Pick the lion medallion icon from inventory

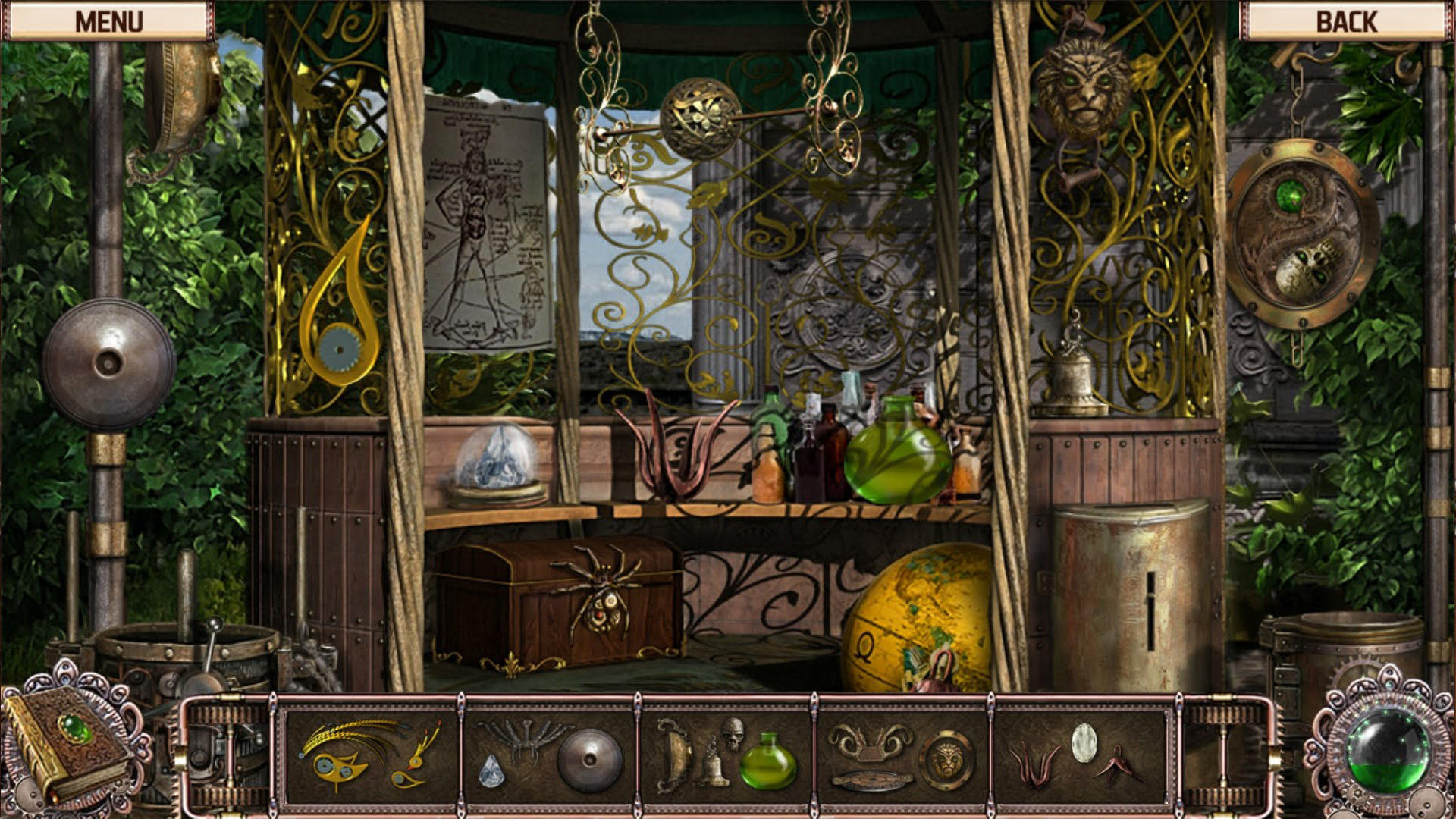(947, 758)
